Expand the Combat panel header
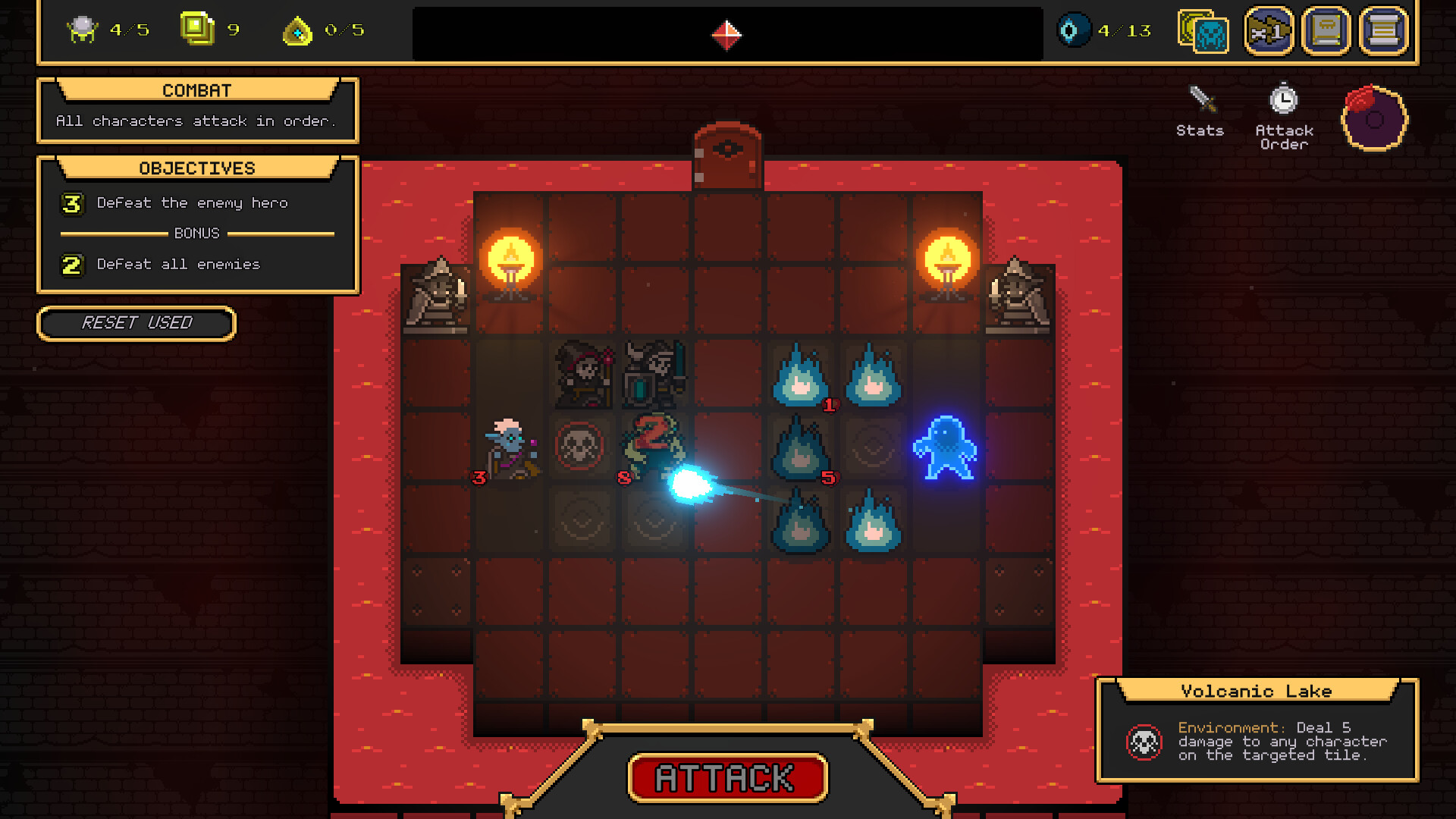The height and width of the screenshot is (819, 1456). [x=196, y=89]
